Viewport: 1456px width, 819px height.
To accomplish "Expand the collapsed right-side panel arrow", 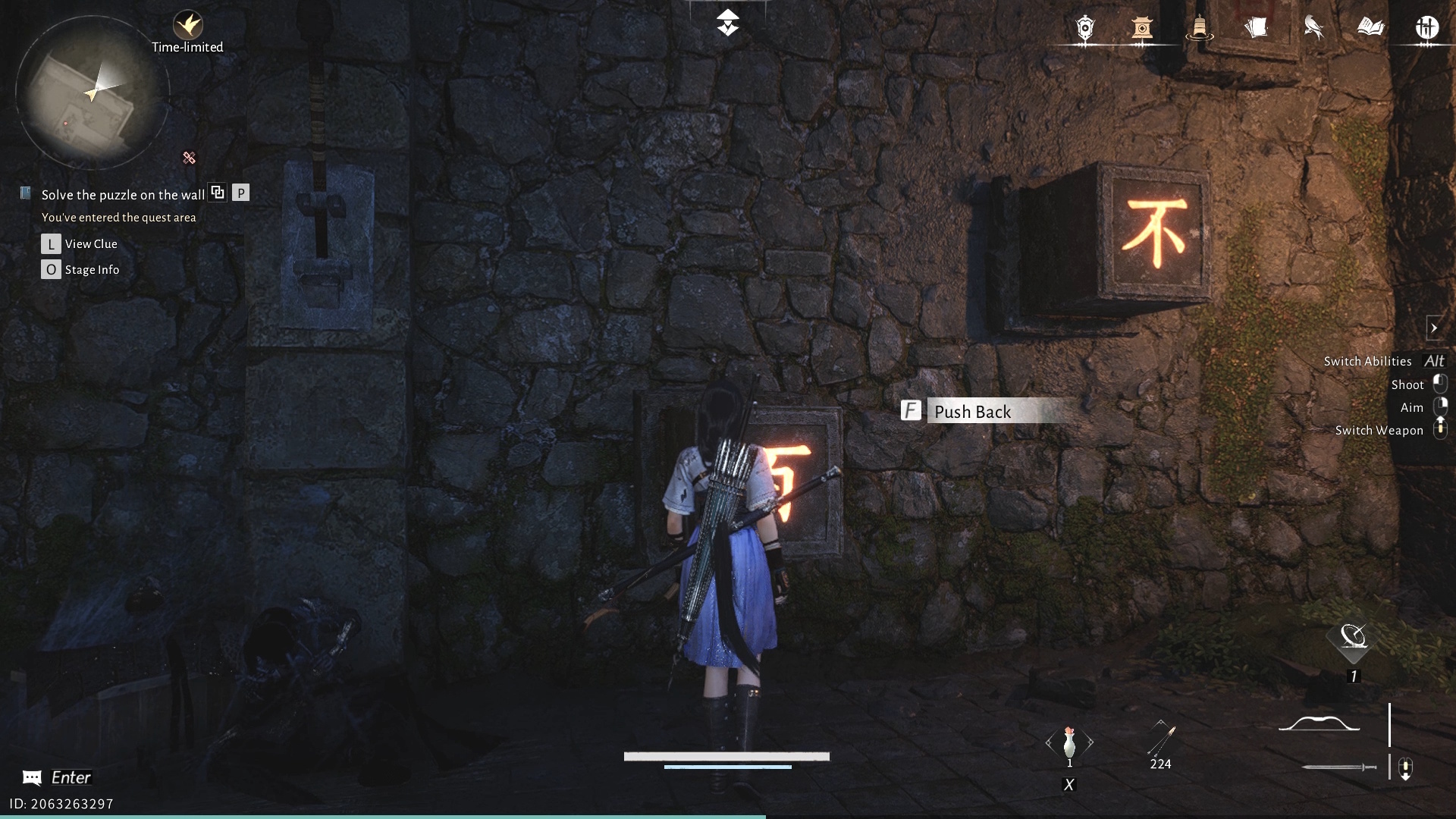I will [x=1433, y=328].
